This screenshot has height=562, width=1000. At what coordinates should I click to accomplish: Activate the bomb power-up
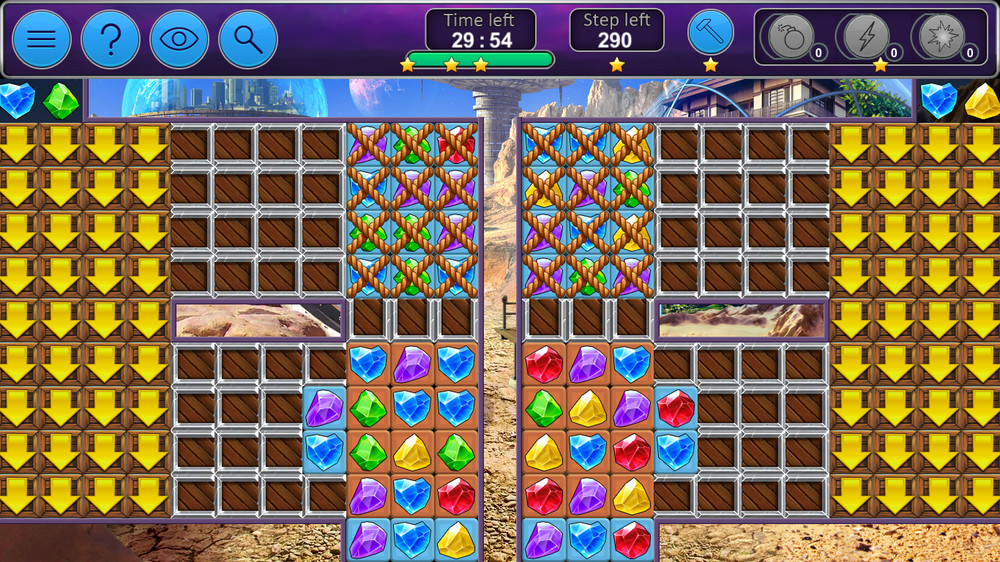790,38
